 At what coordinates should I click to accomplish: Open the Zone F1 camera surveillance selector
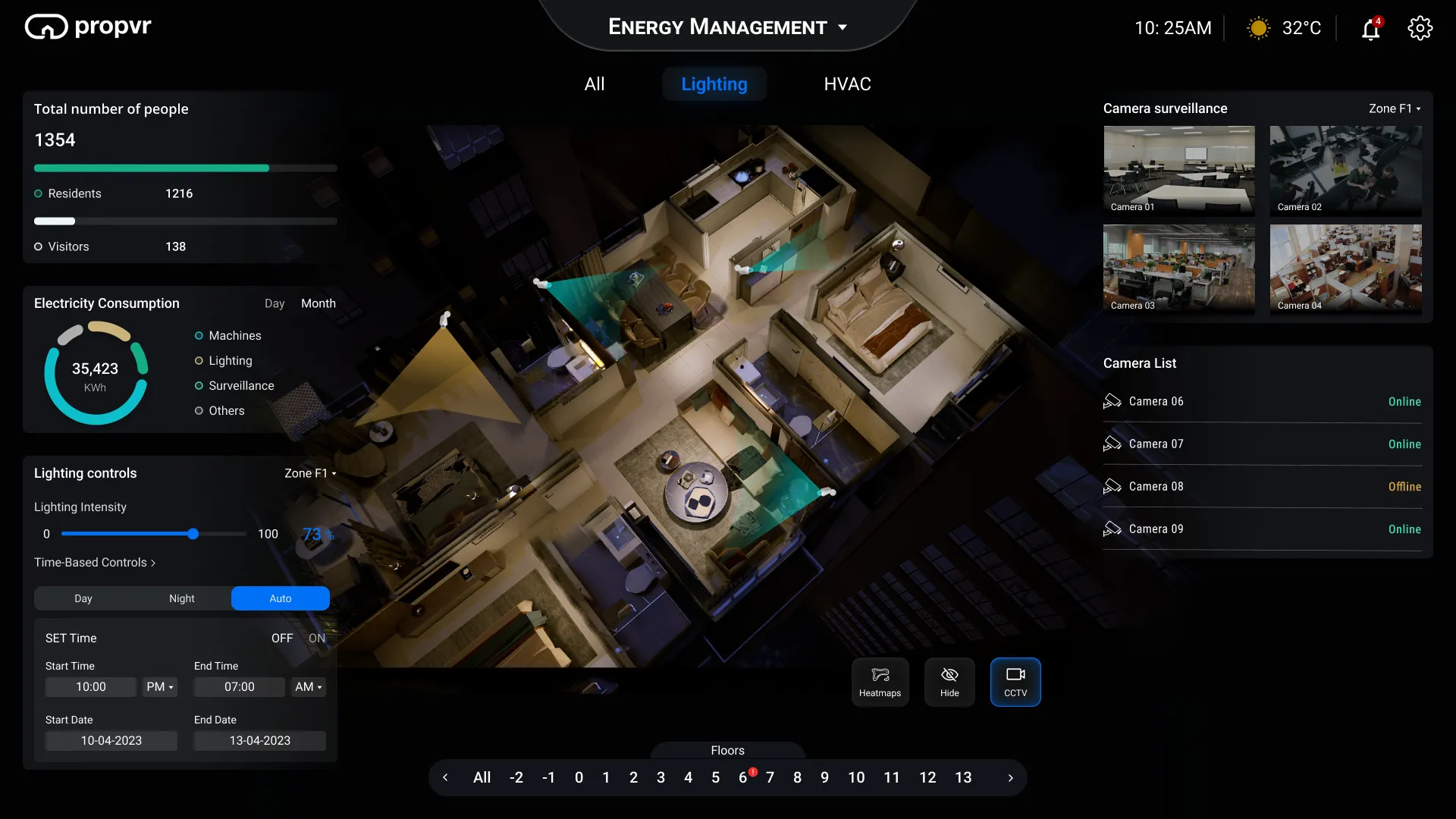1394,108
